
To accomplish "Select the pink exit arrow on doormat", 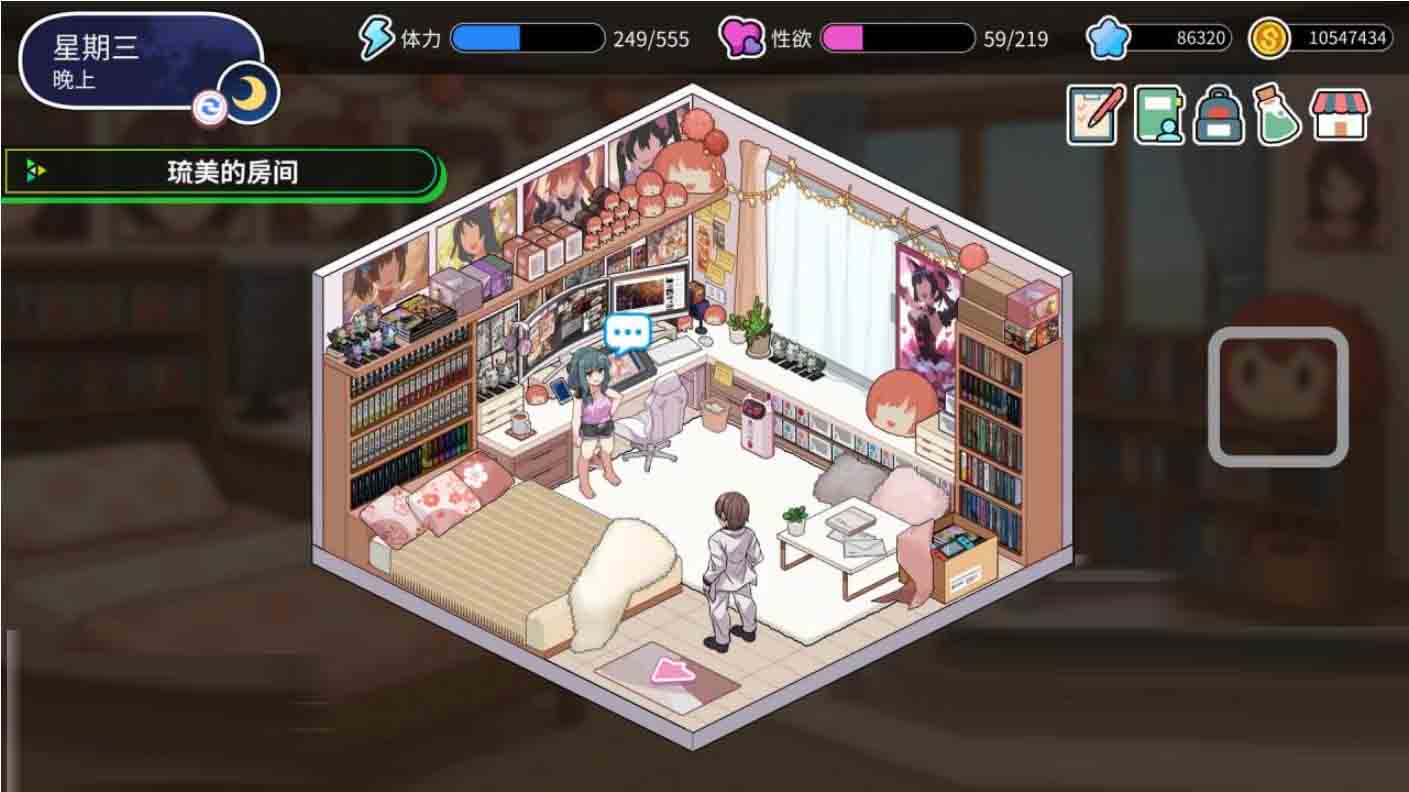I will [673, 670].
